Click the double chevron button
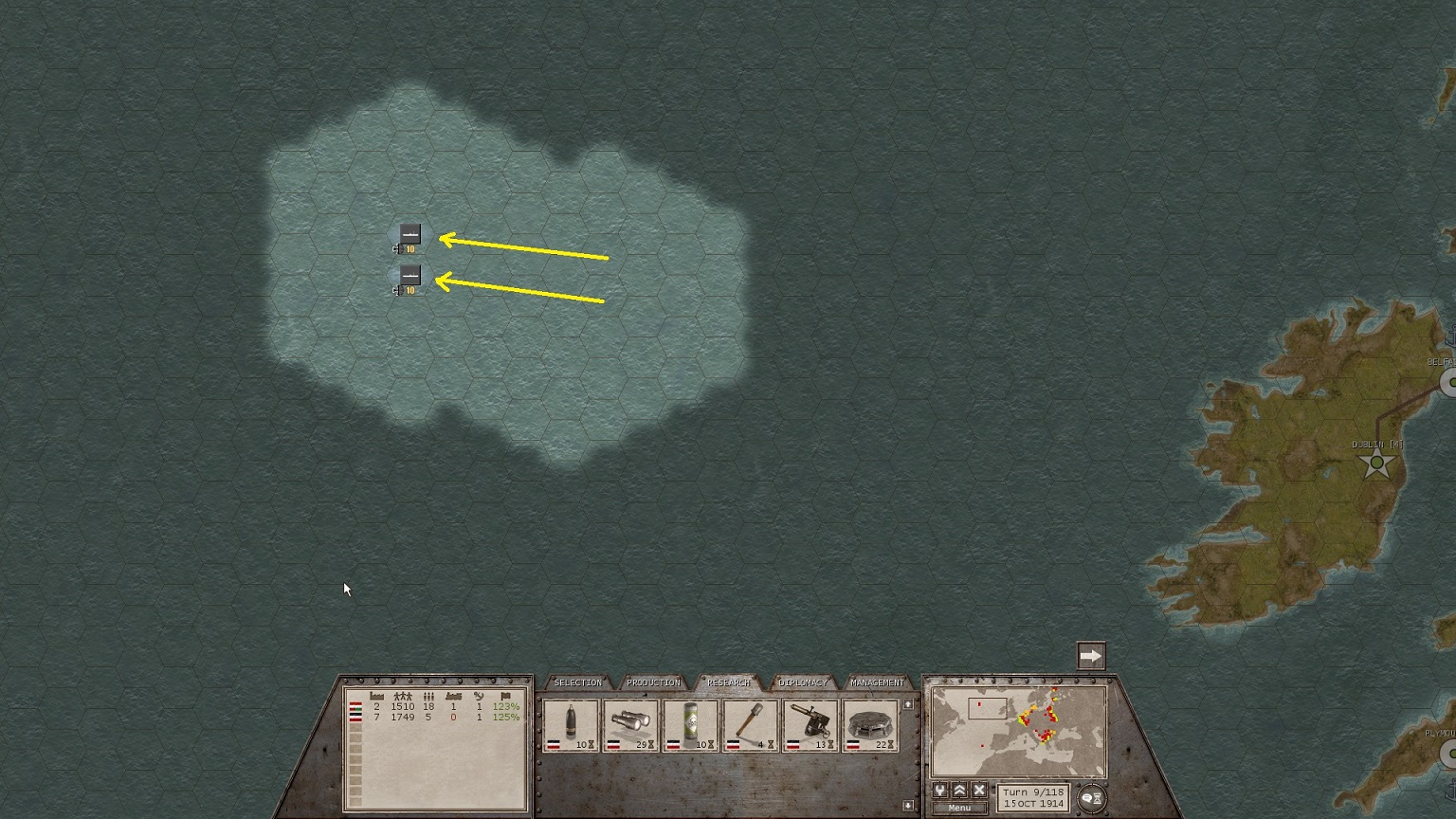Image resolution: width=1456 pixels, height=819 pixels. [x=960, y=791]
